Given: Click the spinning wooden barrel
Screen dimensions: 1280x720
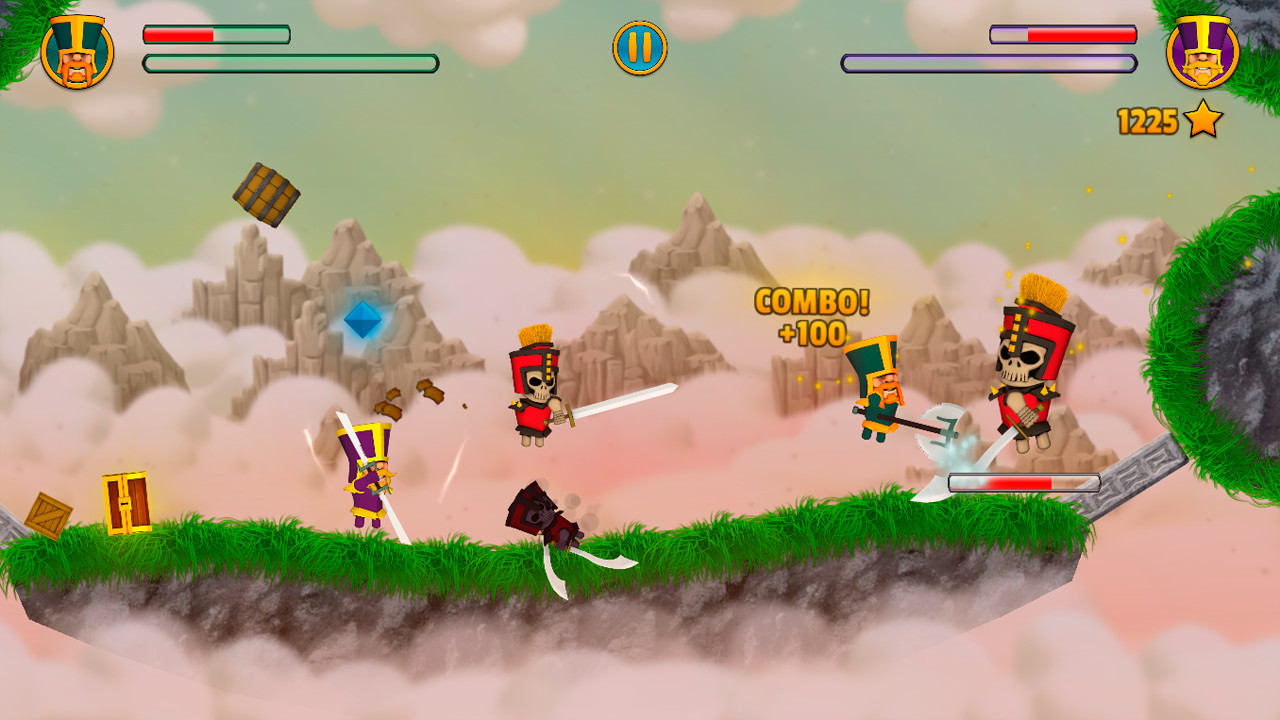Looking at the screenshot, I should 264,191.
